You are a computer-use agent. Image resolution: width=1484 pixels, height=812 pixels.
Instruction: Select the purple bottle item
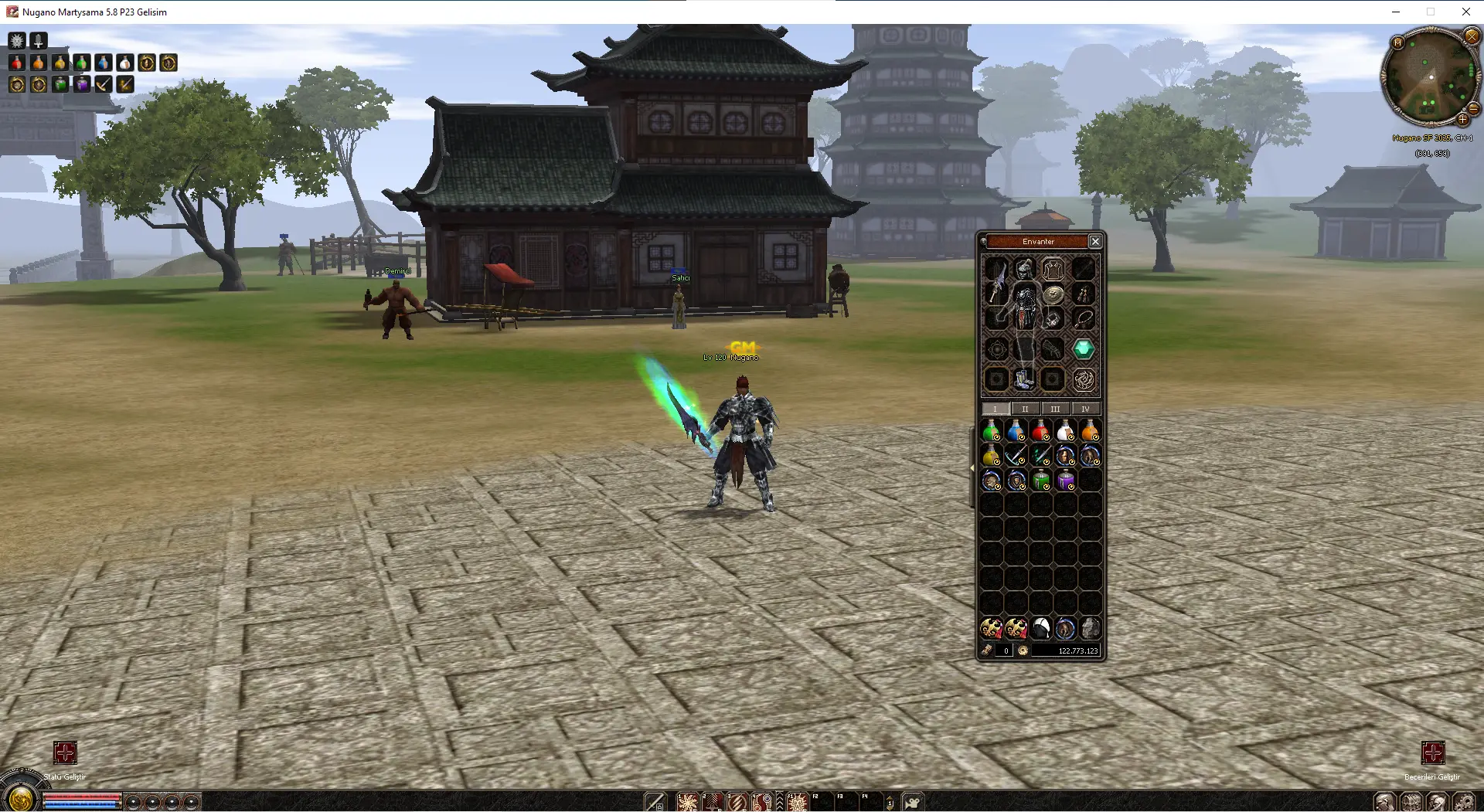[x=1065, y=481]
